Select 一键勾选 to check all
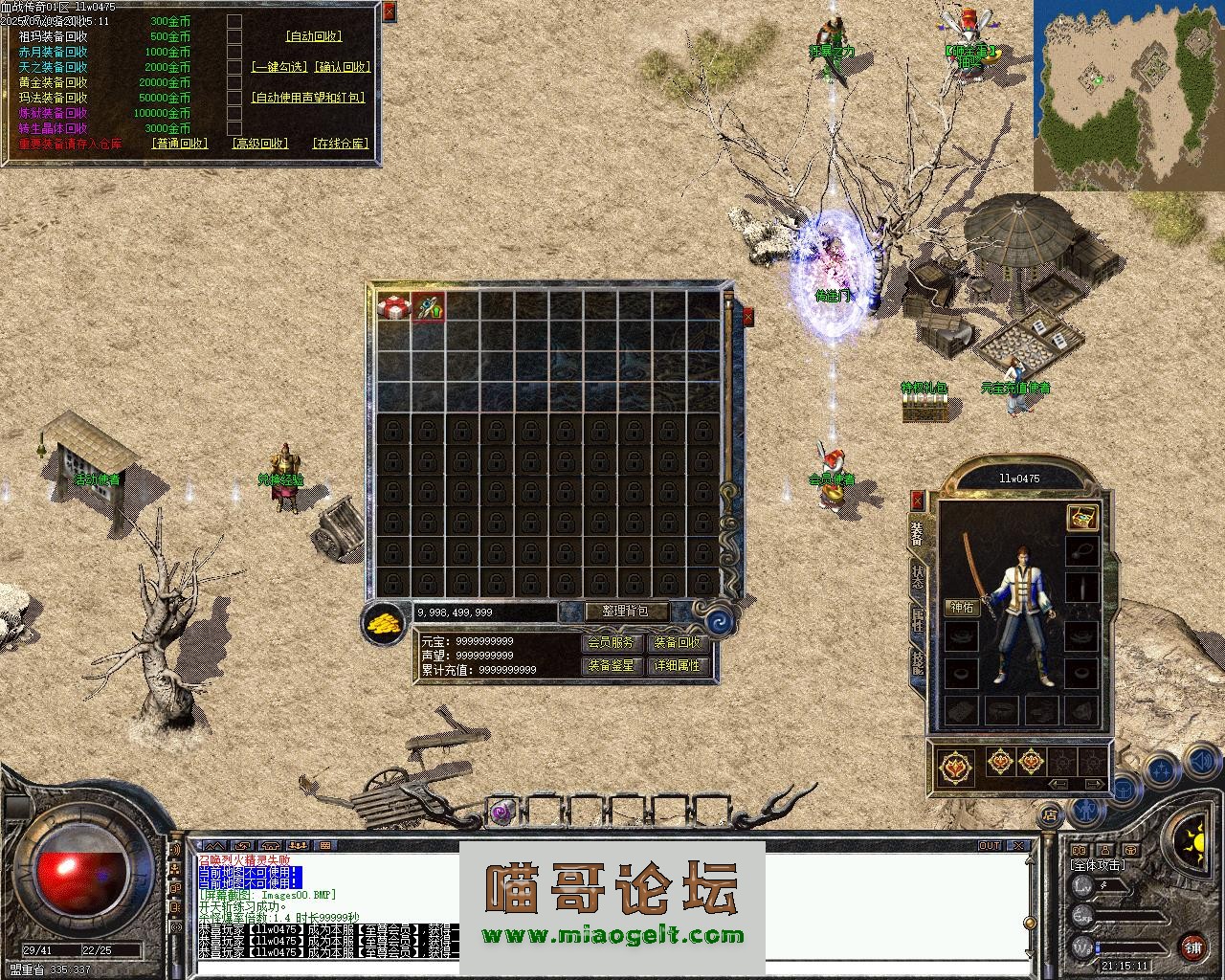The image size is (1225, 980). [278, 67]
